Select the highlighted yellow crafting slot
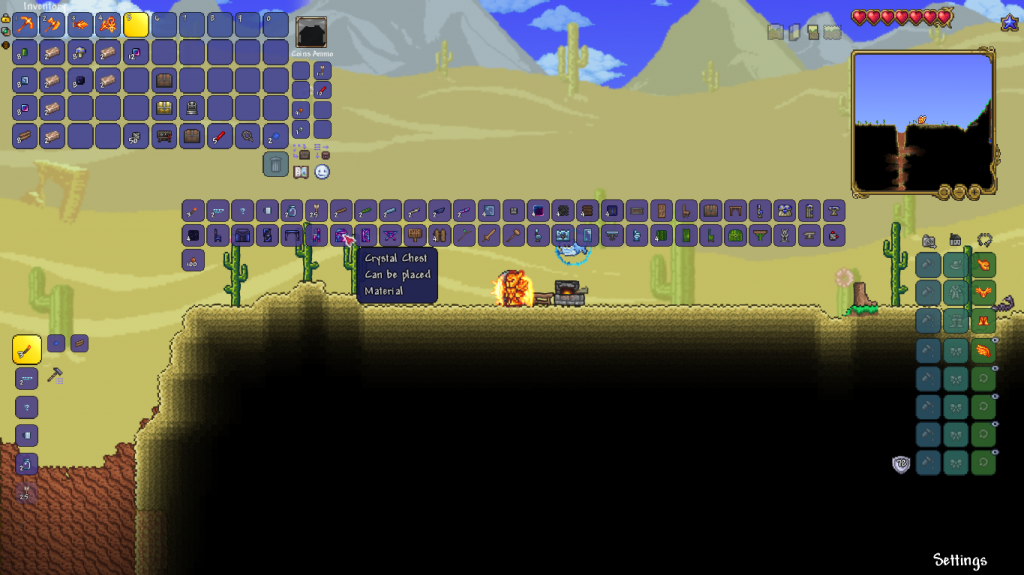The height and width of the screenshot is (575, 1024). coord(27,350)
